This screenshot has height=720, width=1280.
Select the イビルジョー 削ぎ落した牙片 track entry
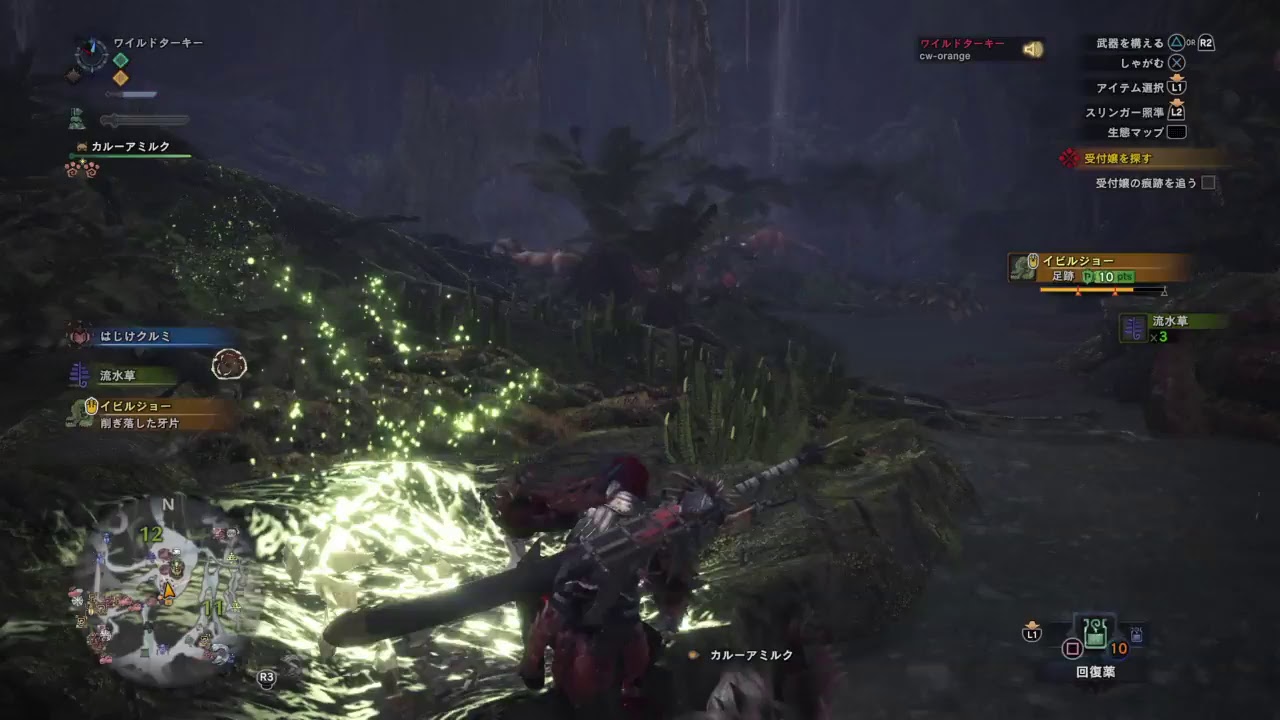click(x=150, y=413)
